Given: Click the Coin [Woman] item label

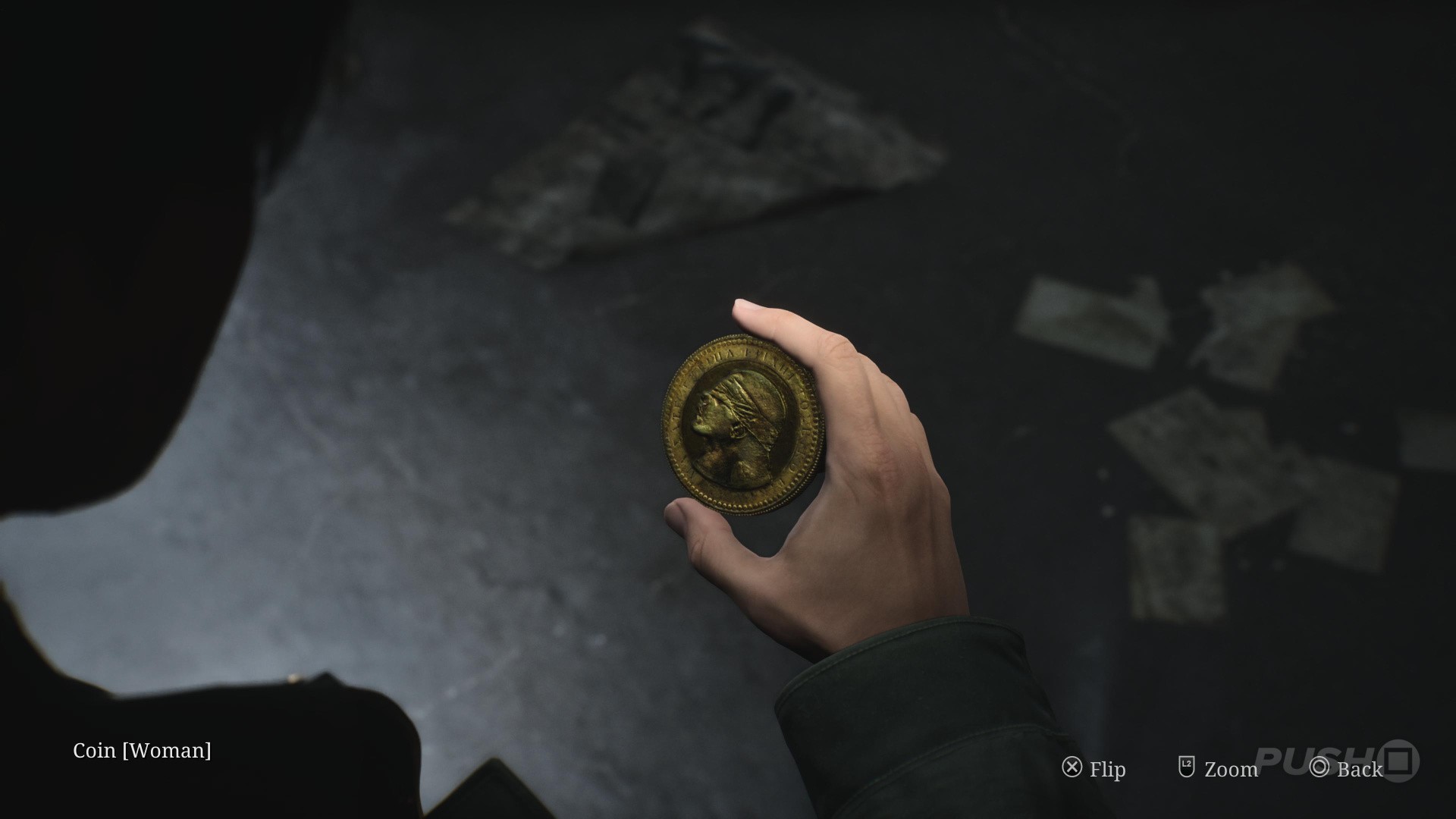Looking at the screenshot, I should point(143,752).
